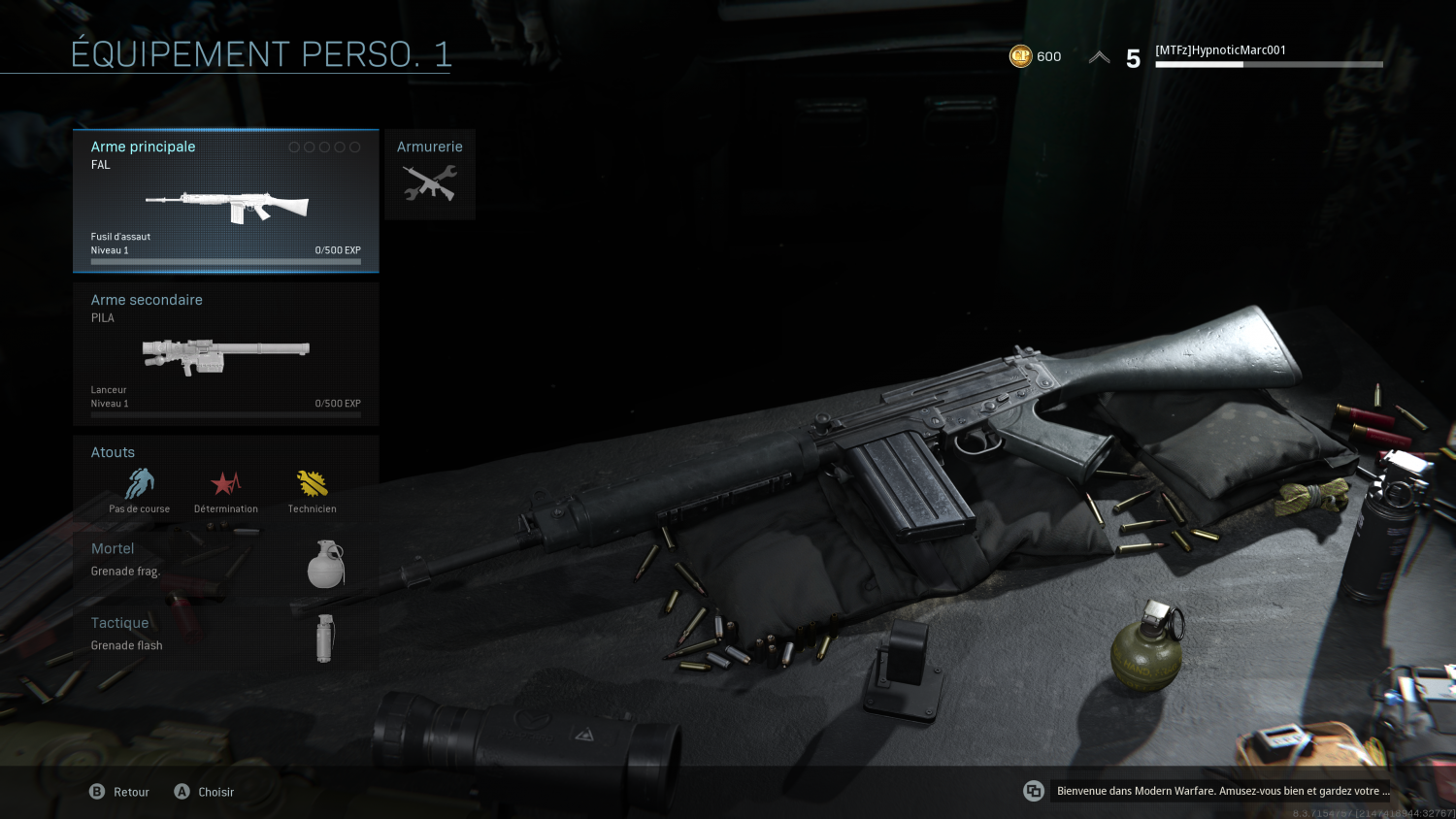The height and width of the screenshot is (819, 1456).
Task: Open the Mortel Grenade frag slot
Action: 225,564
